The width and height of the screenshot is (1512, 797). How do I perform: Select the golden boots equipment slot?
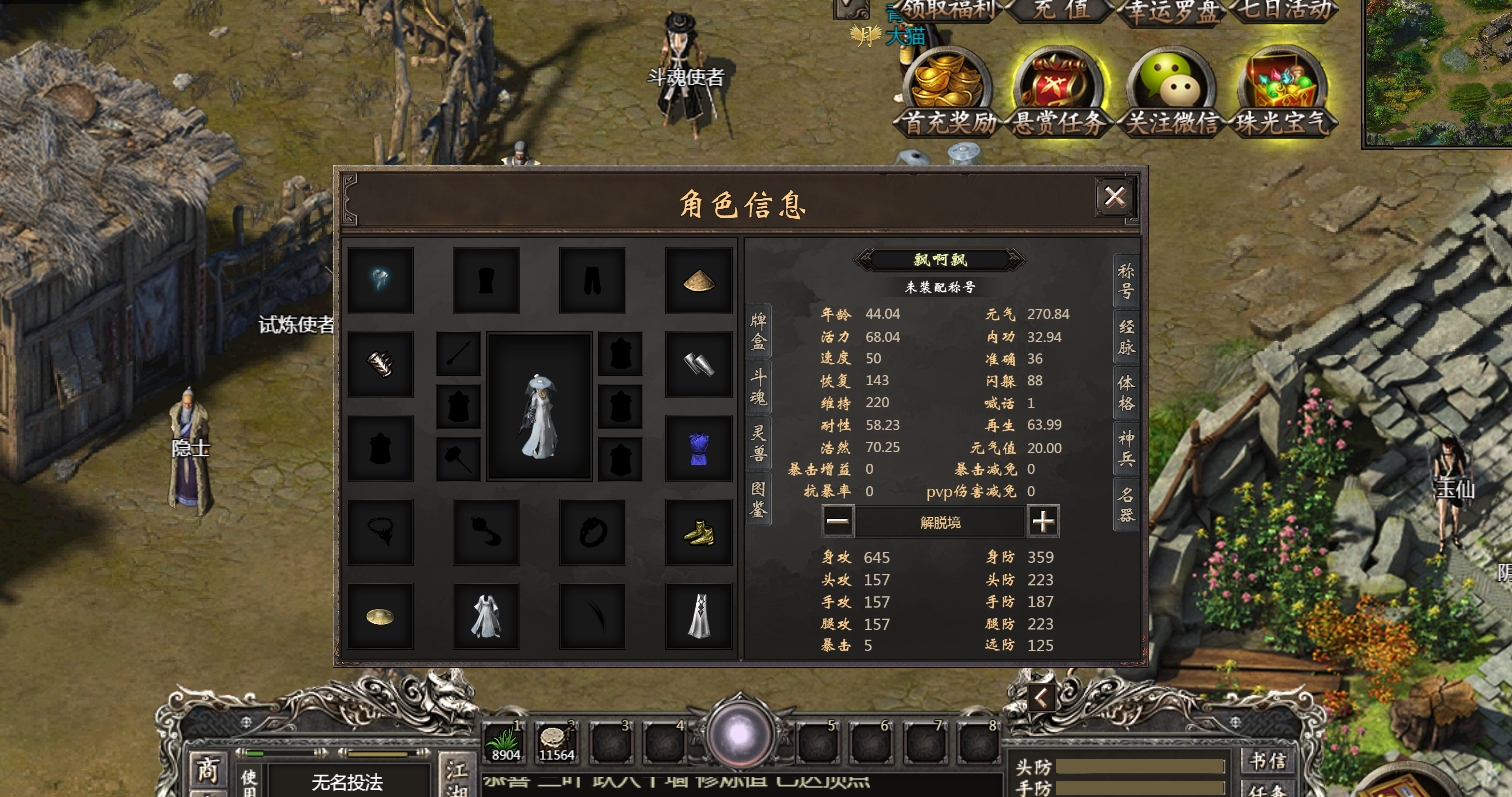click(x=698, y=533)
